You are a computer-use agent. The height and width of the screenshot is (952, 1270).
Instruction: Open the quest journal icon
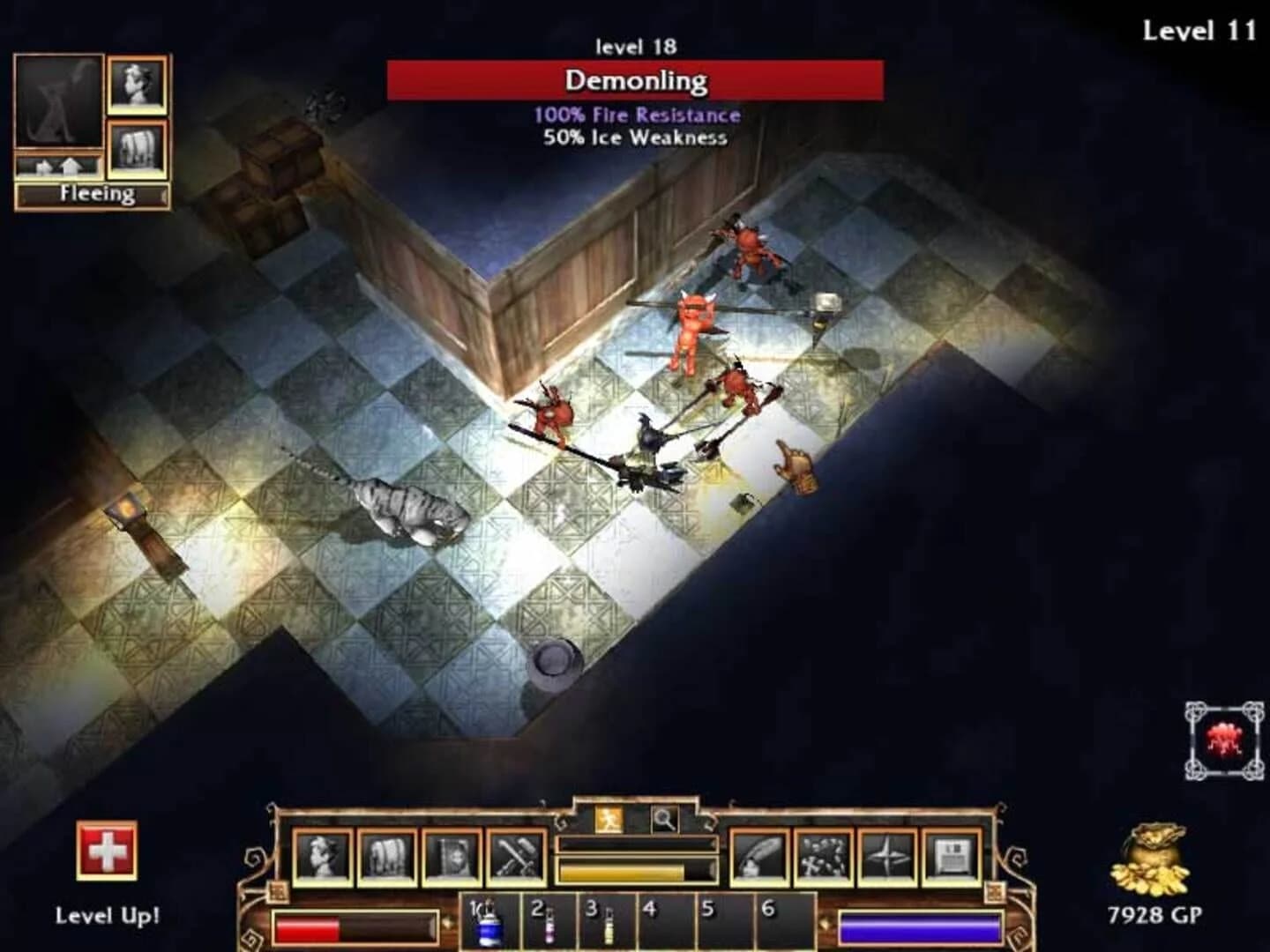click(450, 862)
